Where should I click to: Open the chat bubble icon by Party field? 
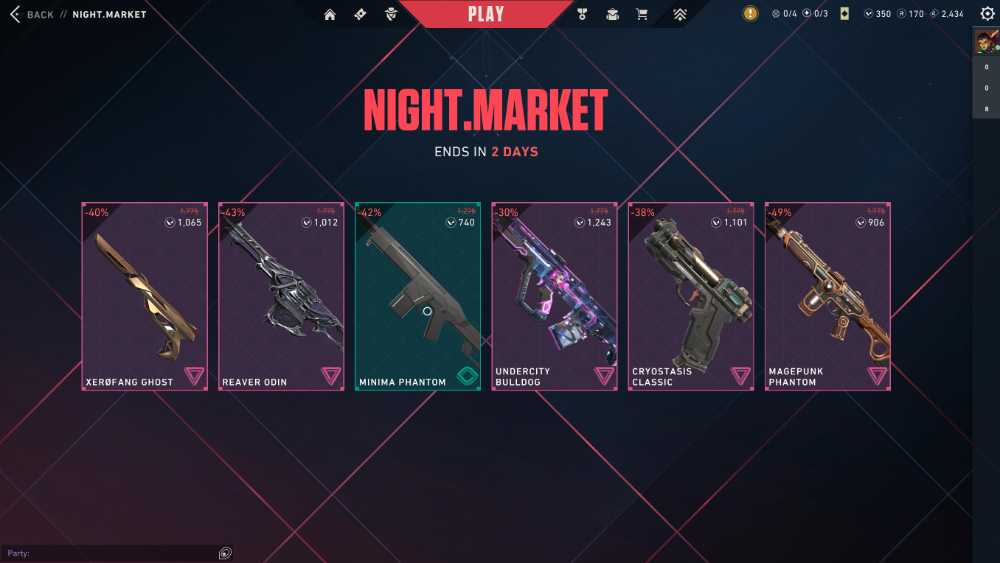tap(225, 553)
